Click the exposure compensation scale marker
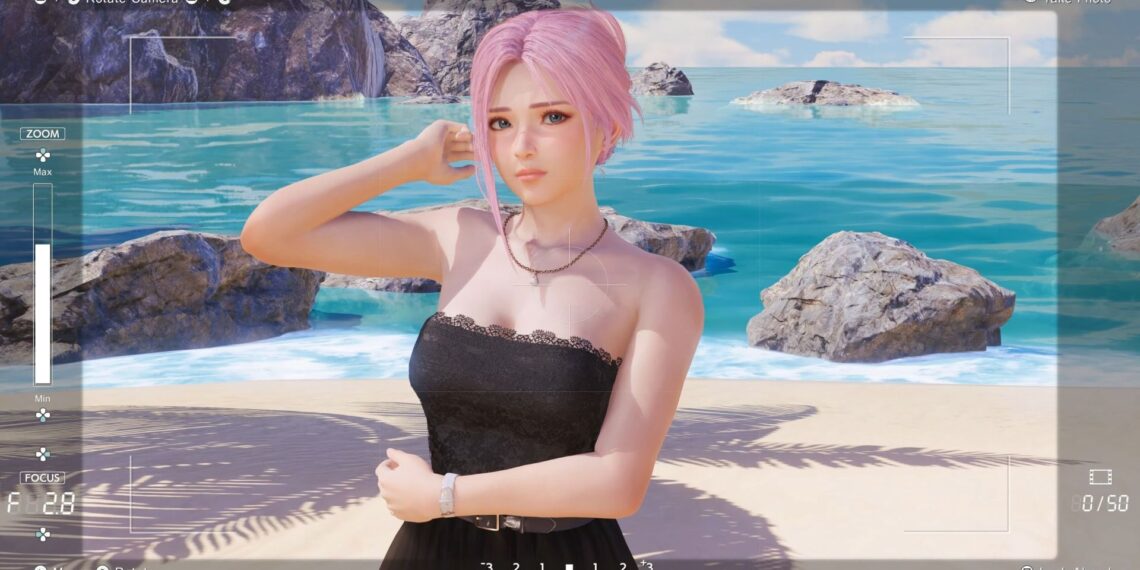Screen dimensions: 1140x570 tap(569, 565)
